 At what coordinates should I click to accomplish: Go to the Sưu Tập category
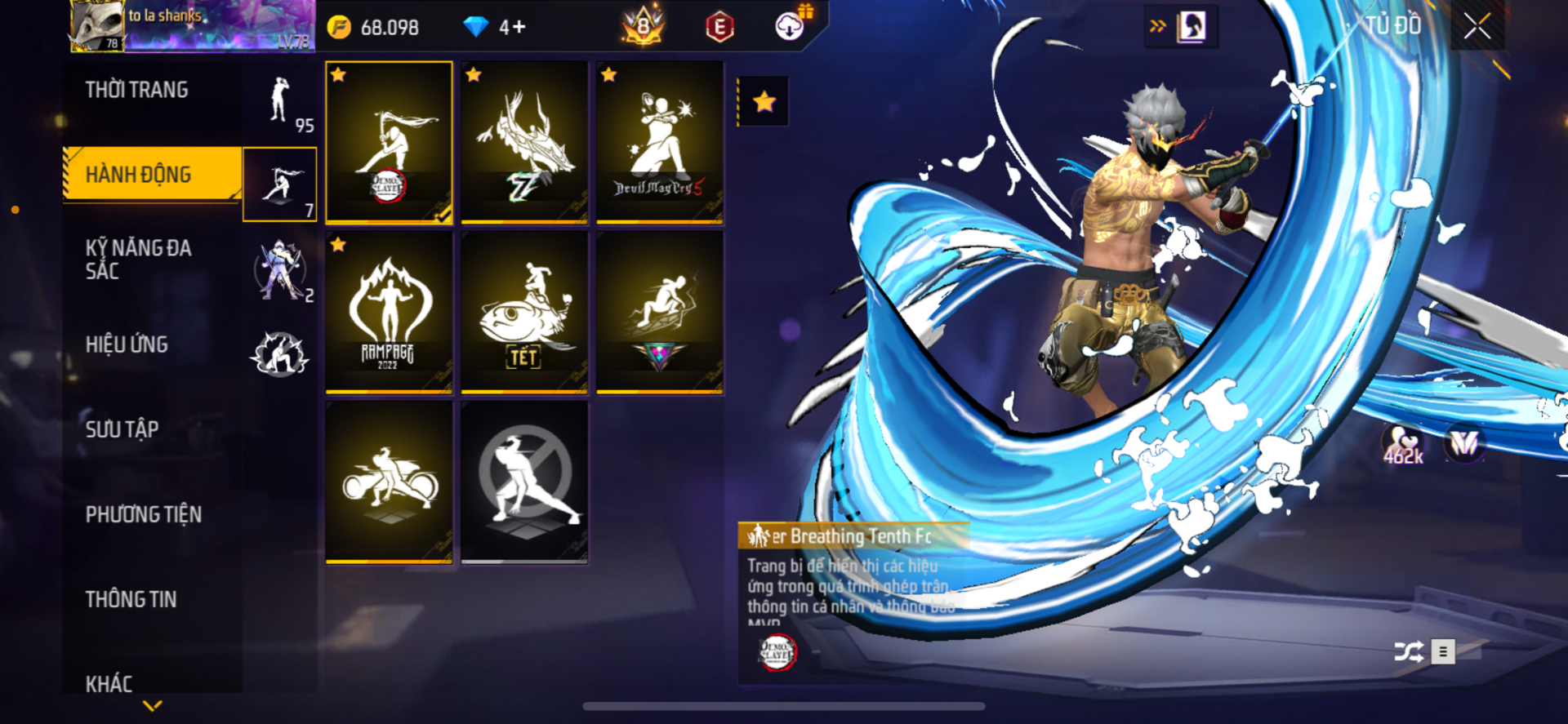(122, 429)
